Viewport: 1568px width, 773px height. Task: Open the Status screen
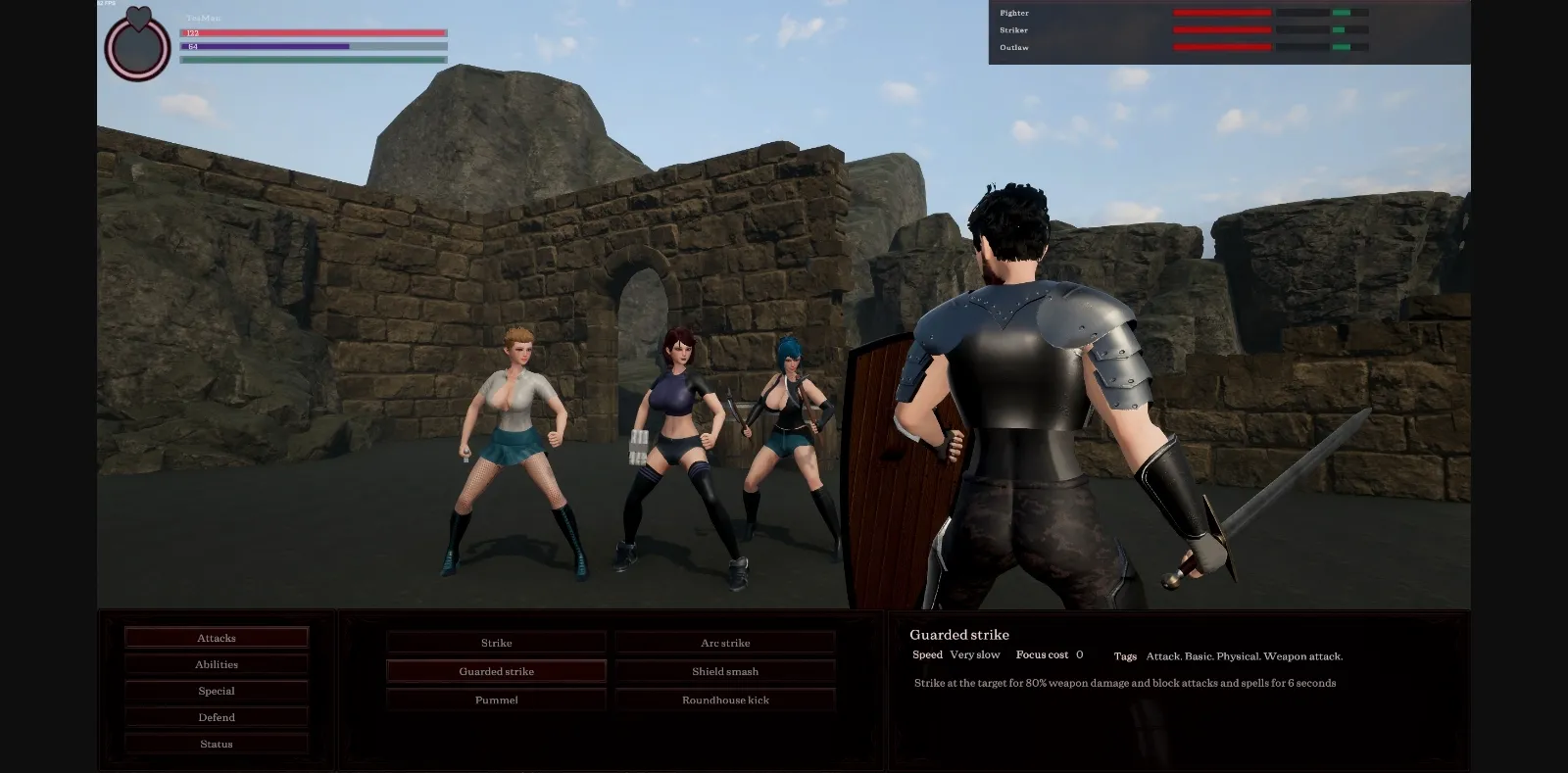click(x=216, y=743)
